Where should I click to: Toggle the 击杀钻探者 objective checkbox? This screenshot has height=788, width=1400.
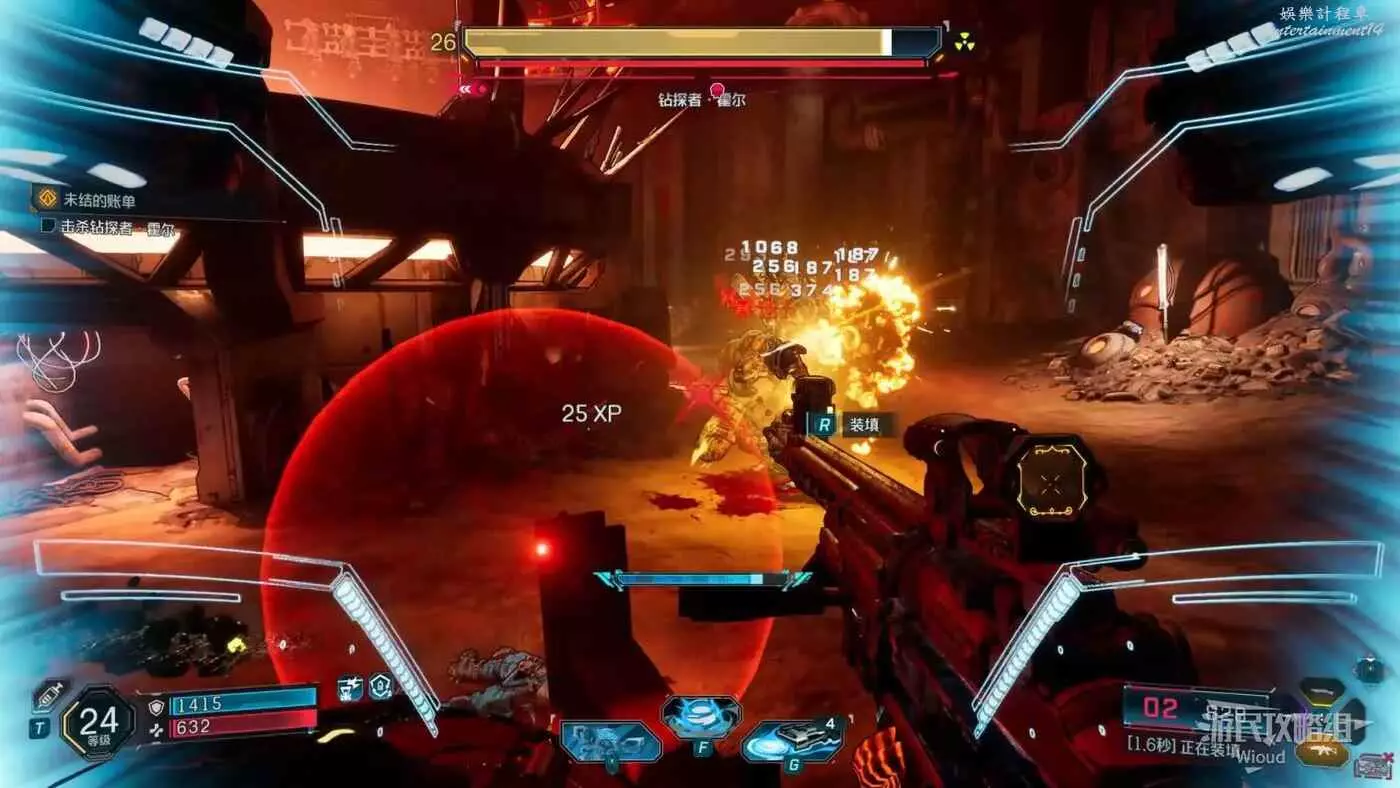coord(48,226)
